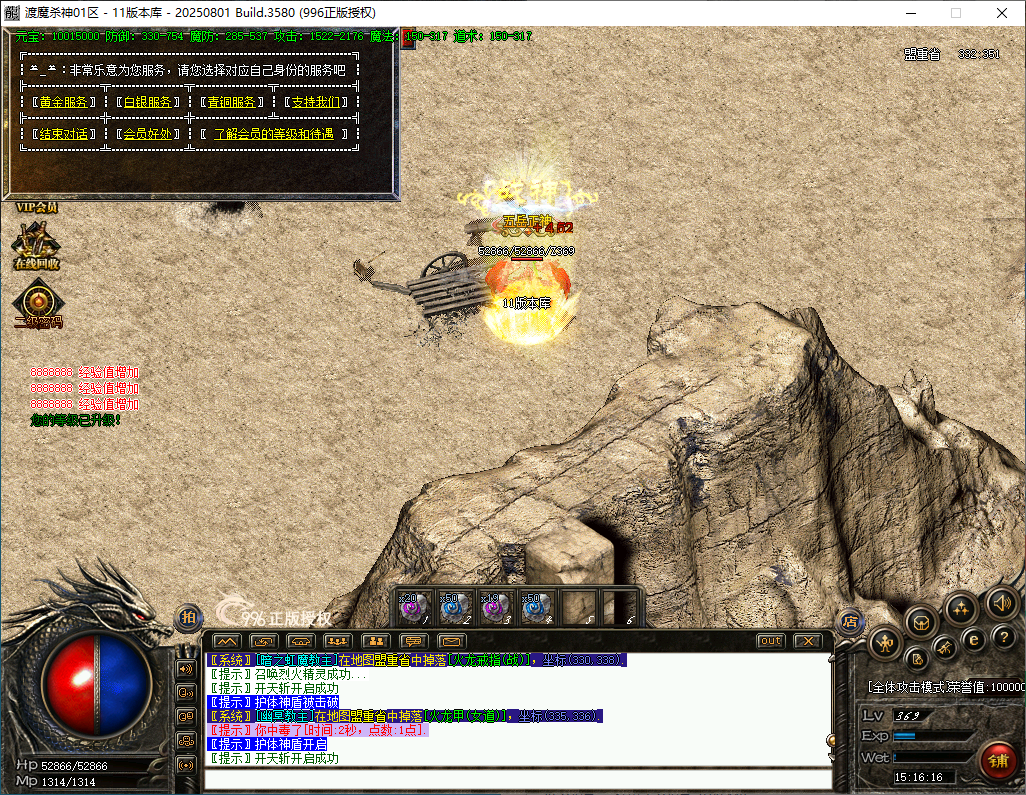1026x795 pixels.
Task: Open the 支持我们 link
Action: coord(316,102)
